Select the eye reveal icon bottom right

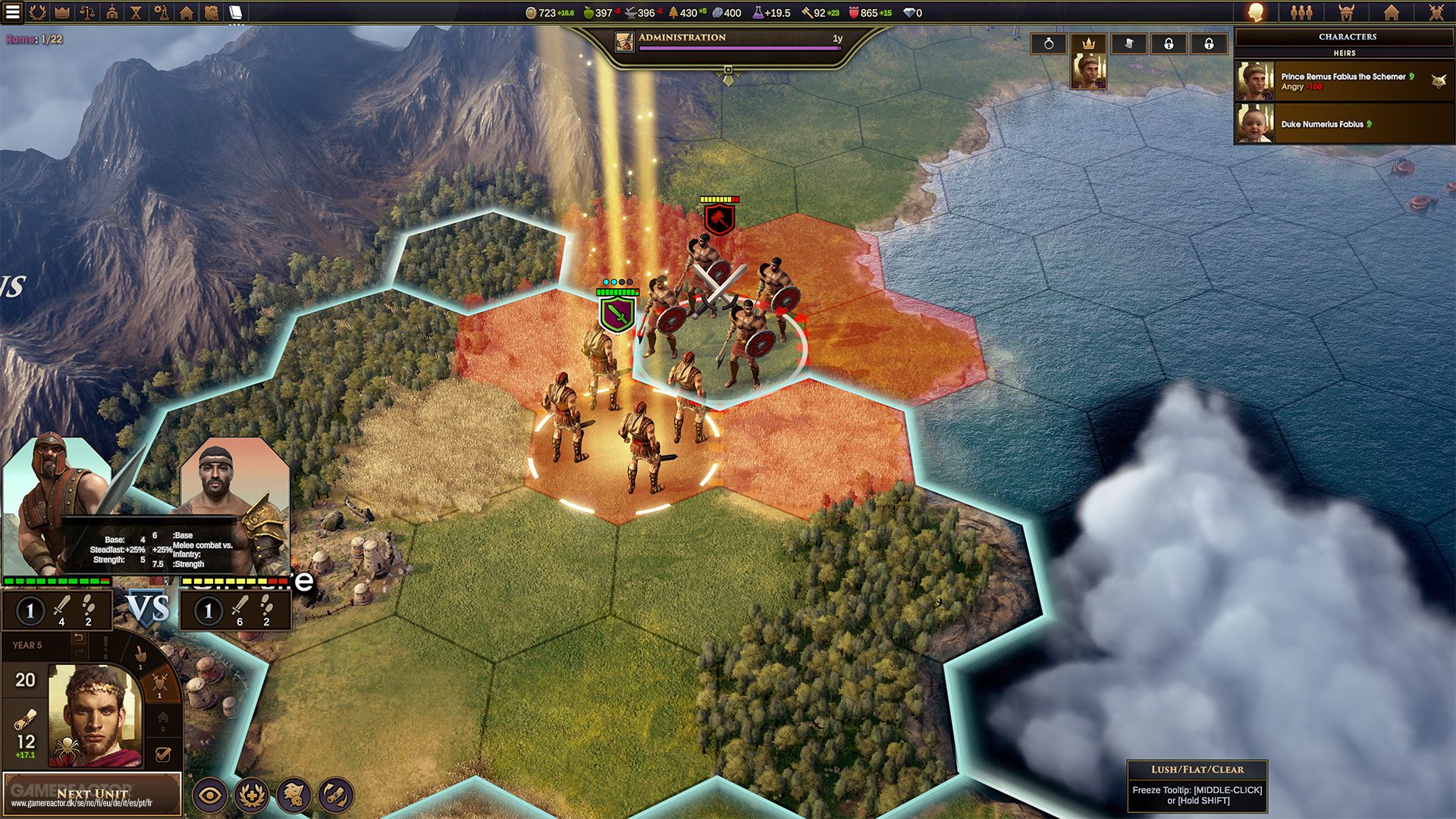[x=210, y=795]
